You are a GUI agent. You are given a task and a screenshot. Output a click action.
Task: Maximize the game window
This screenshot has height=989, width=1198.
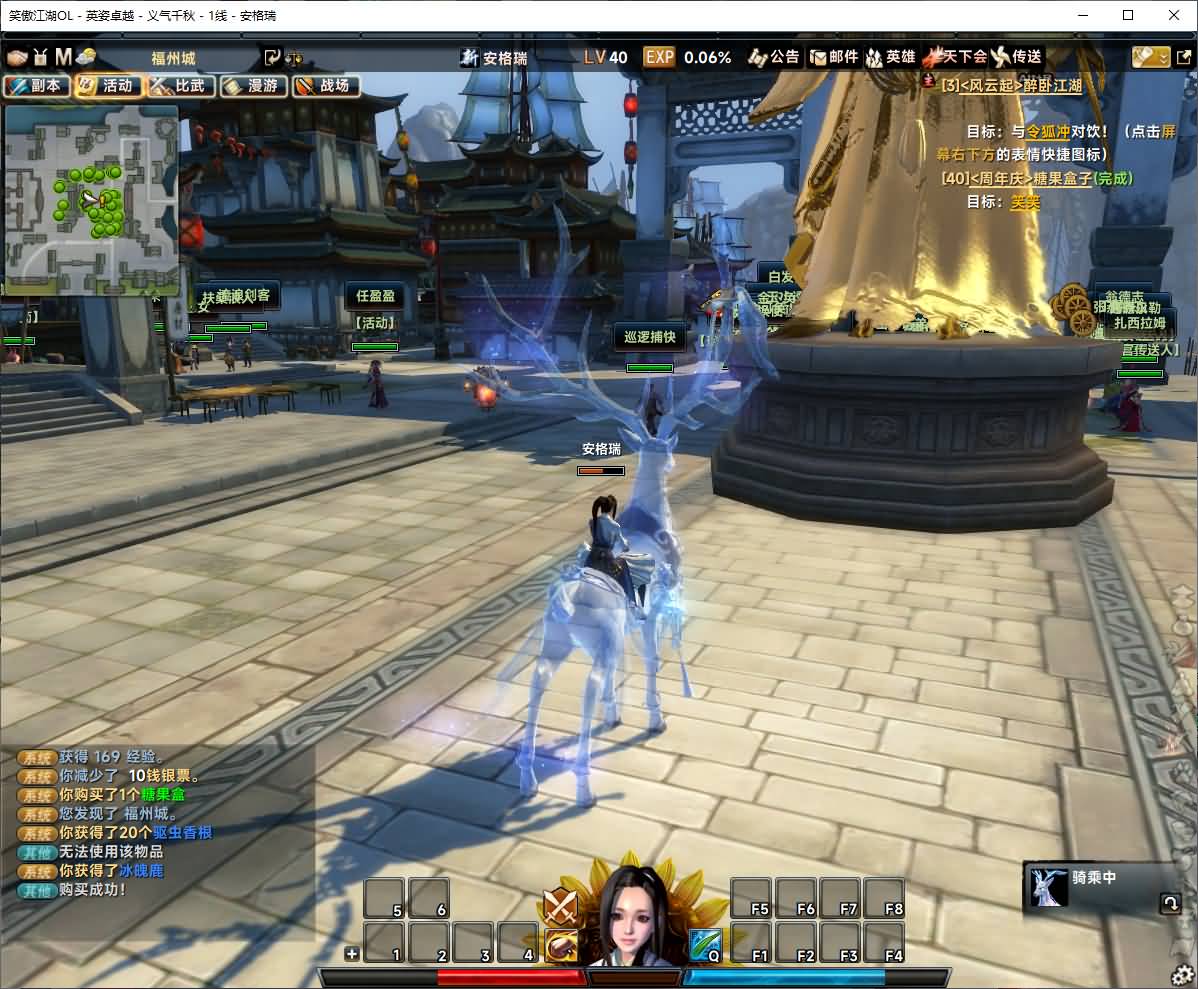[x=1128, y=15]
